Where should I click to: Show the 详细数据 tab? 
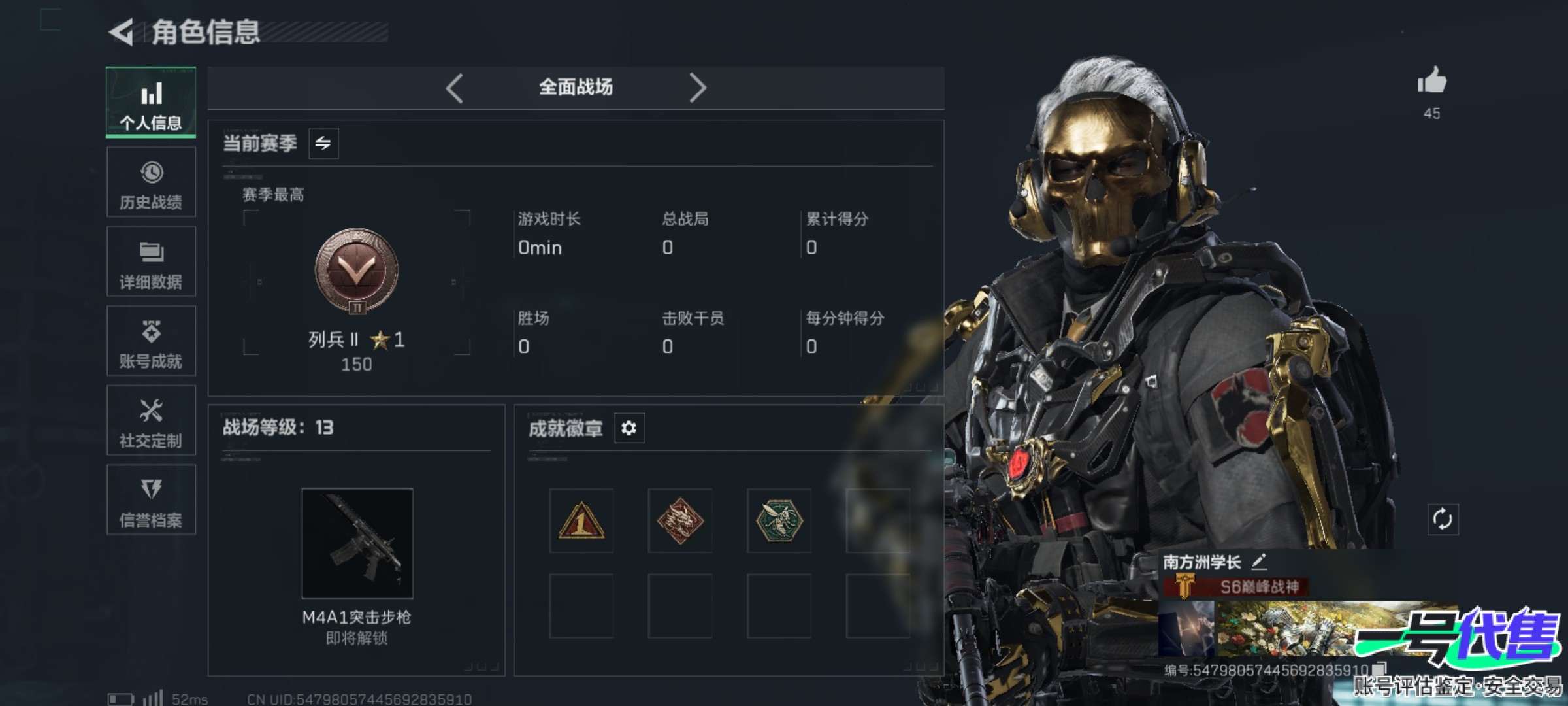click(x=151, y=261)
